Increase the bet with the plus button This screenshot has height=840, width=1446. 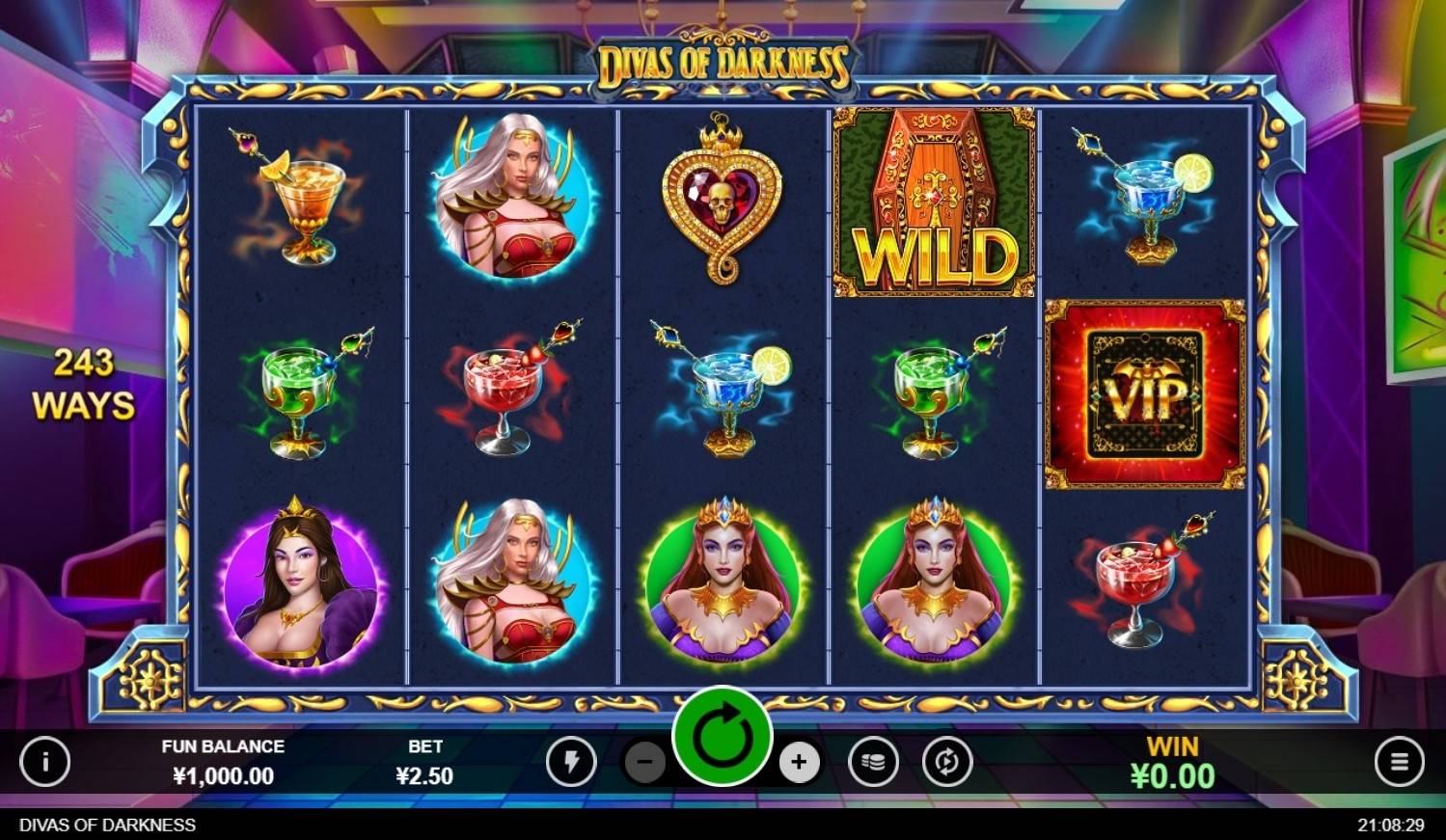(x=798, y=763)
